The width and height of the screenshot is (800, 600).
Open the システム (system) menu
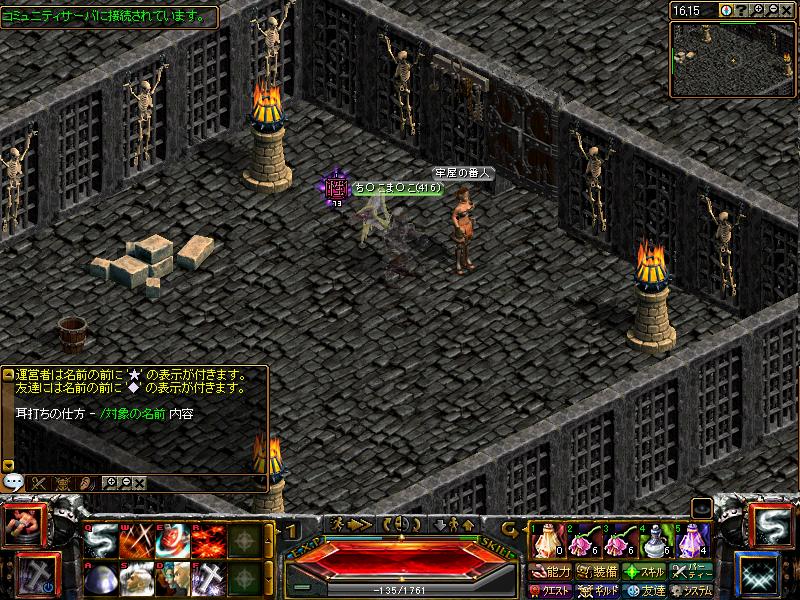tap(693, 591)
